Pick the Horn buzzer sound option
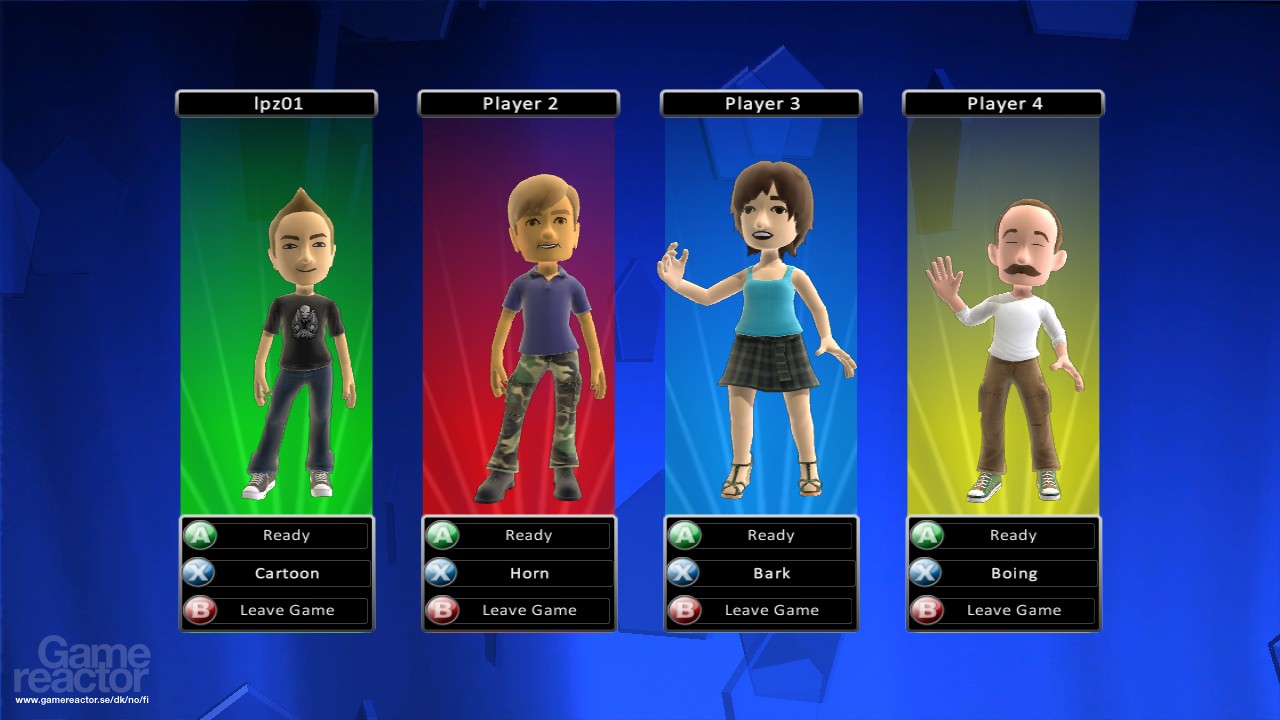This screenshot has width=1280, height=720. pyautogui.click(x=528, y=574)
